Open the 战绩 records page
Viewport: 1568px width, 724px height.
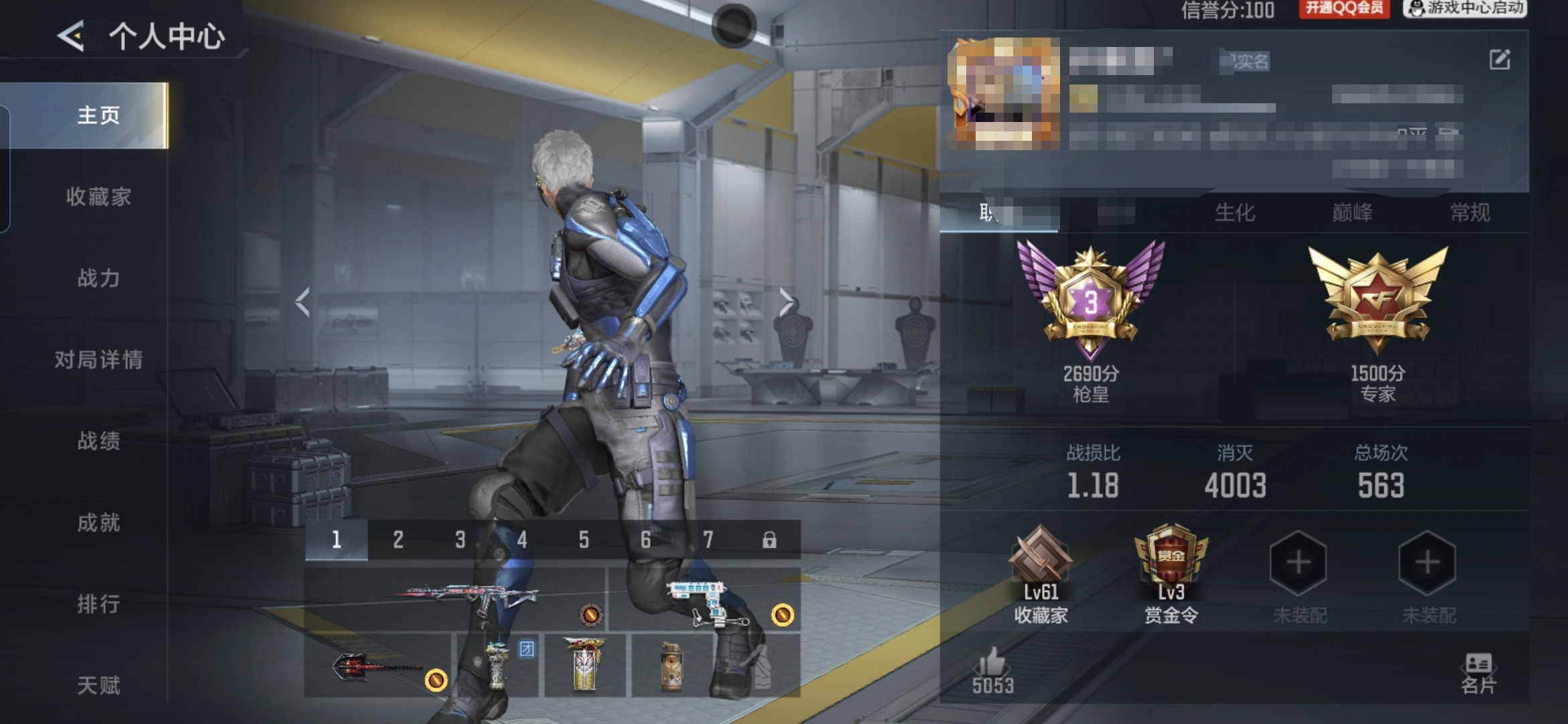click(99, 440)
